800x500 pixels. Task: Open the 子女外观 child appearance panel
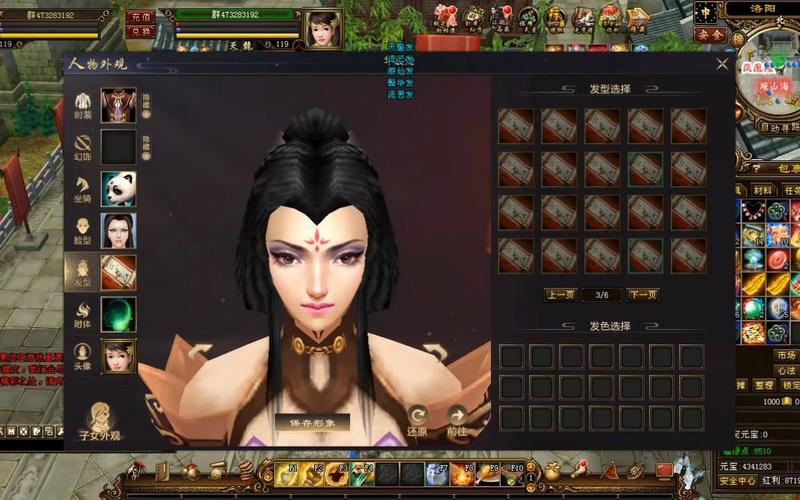click(x=100, y=422)
